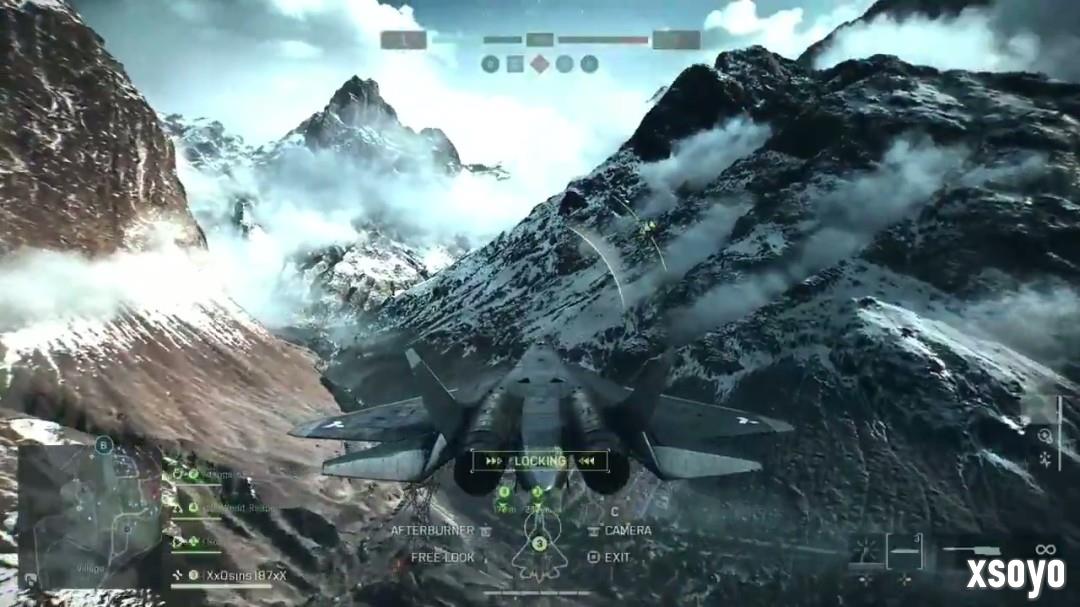Select the flare countermeasure icon

865,550
